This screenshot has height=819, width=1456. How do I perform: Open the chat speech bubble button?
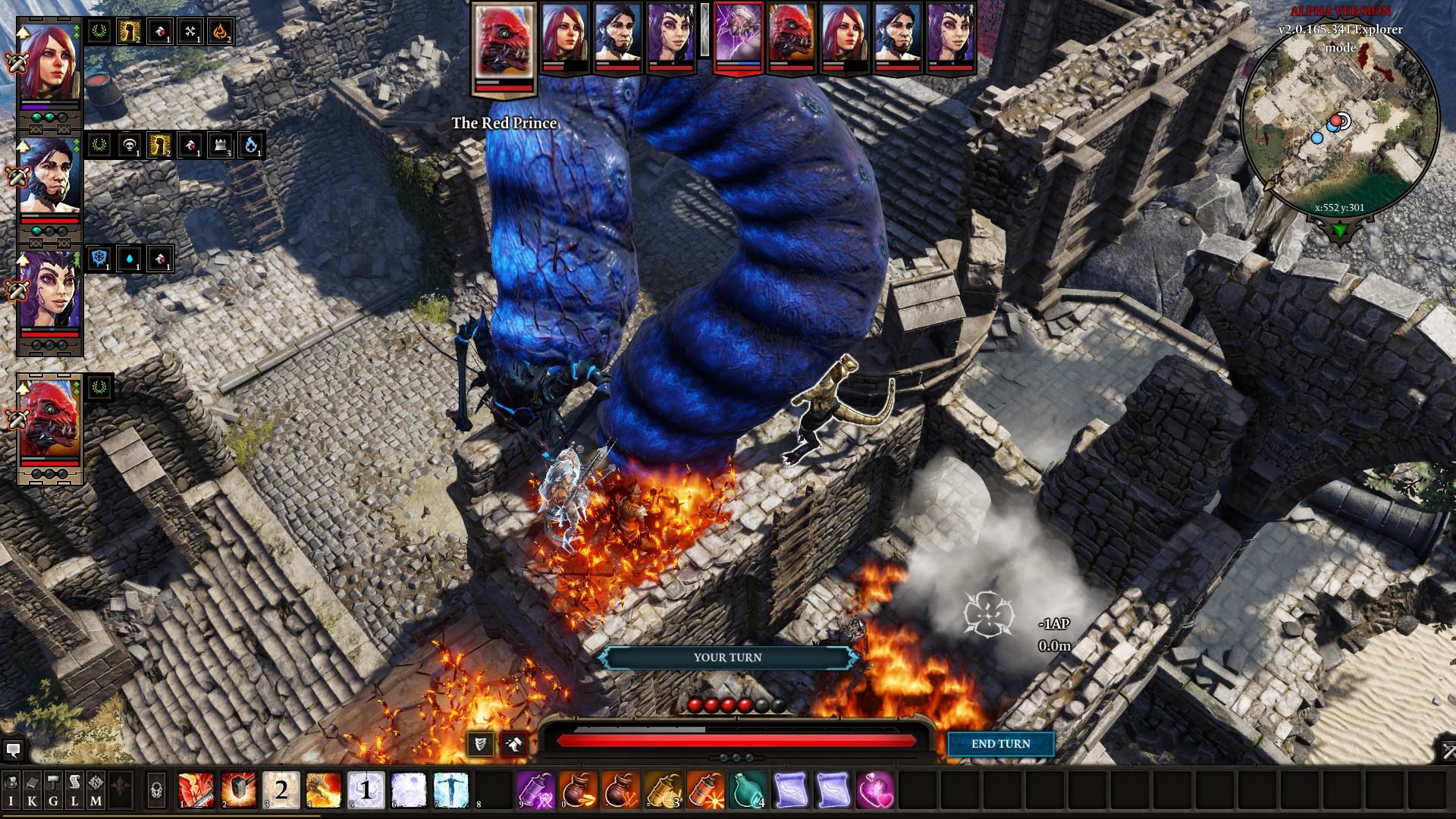click(12, 751)
